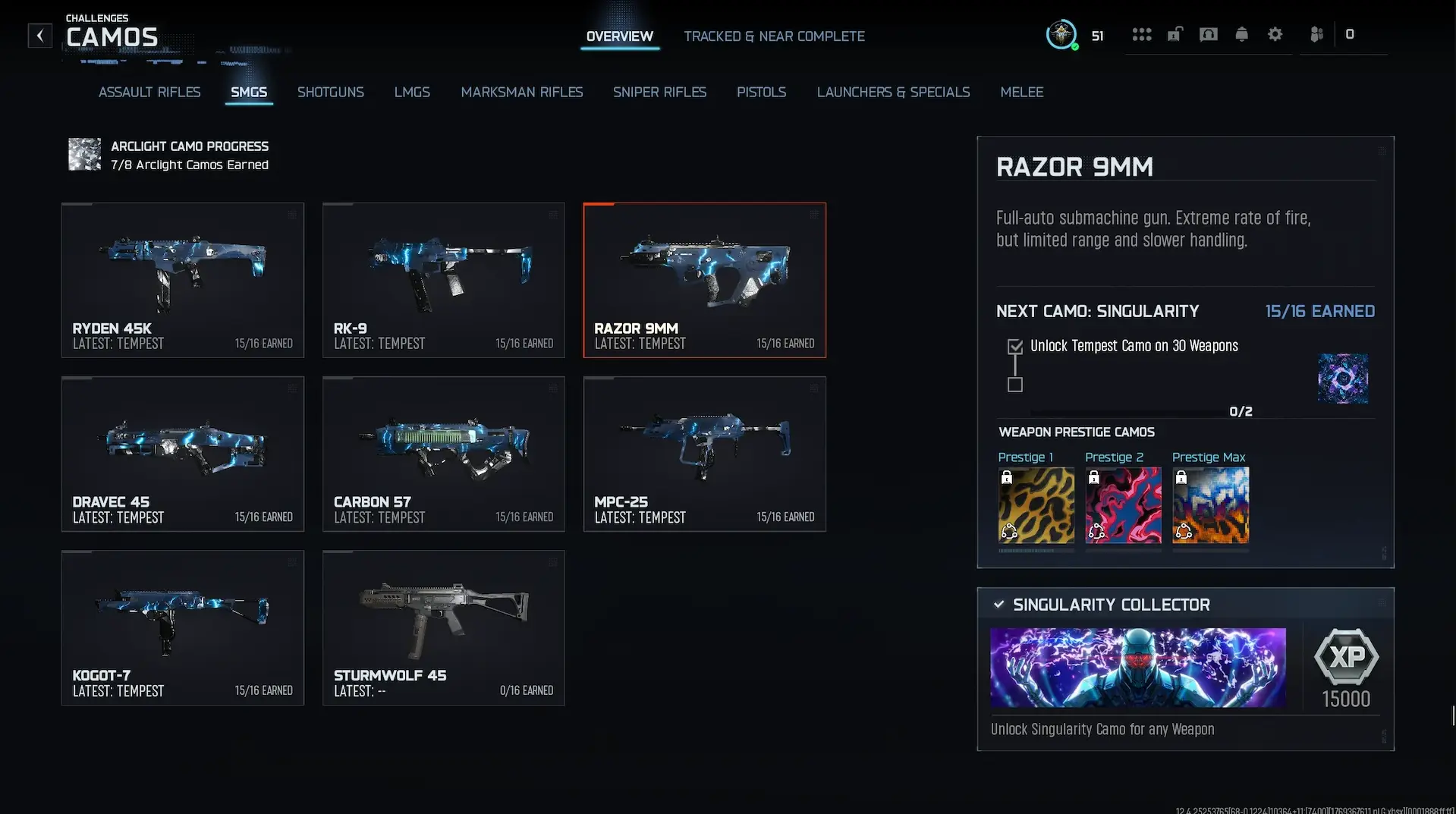This screenshot has width=1456, height=814.
Task: Open voice chat options via headset icon
Action: pyautogui.click(x=1208, y=34)
